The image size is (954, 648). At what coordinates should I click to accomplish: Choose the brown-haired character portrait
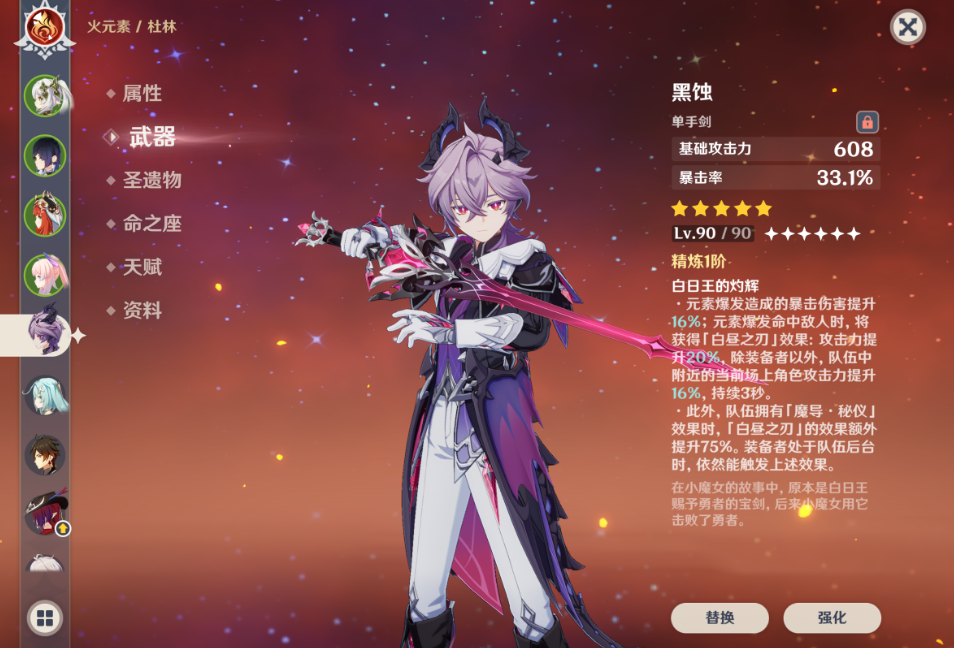click(x=45, y=454)
